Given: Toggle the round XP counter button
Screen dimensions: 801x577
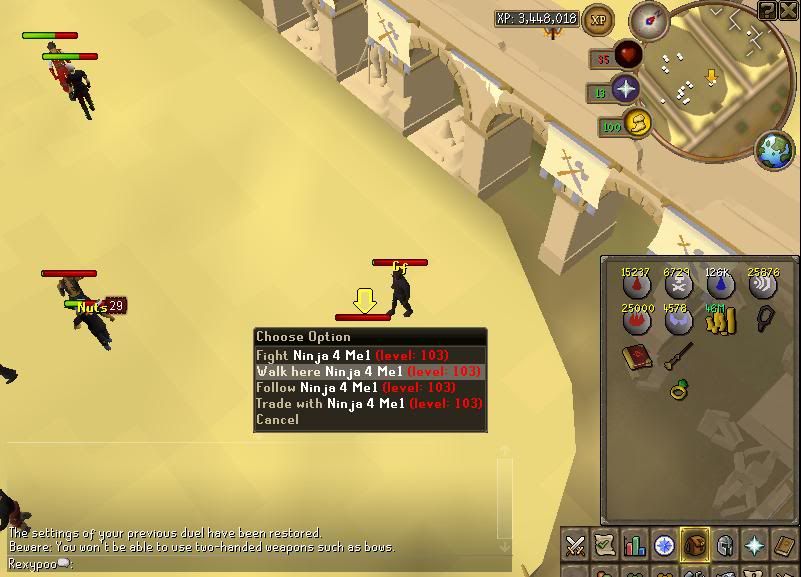Looking at the screenshot, I should 598,18.
